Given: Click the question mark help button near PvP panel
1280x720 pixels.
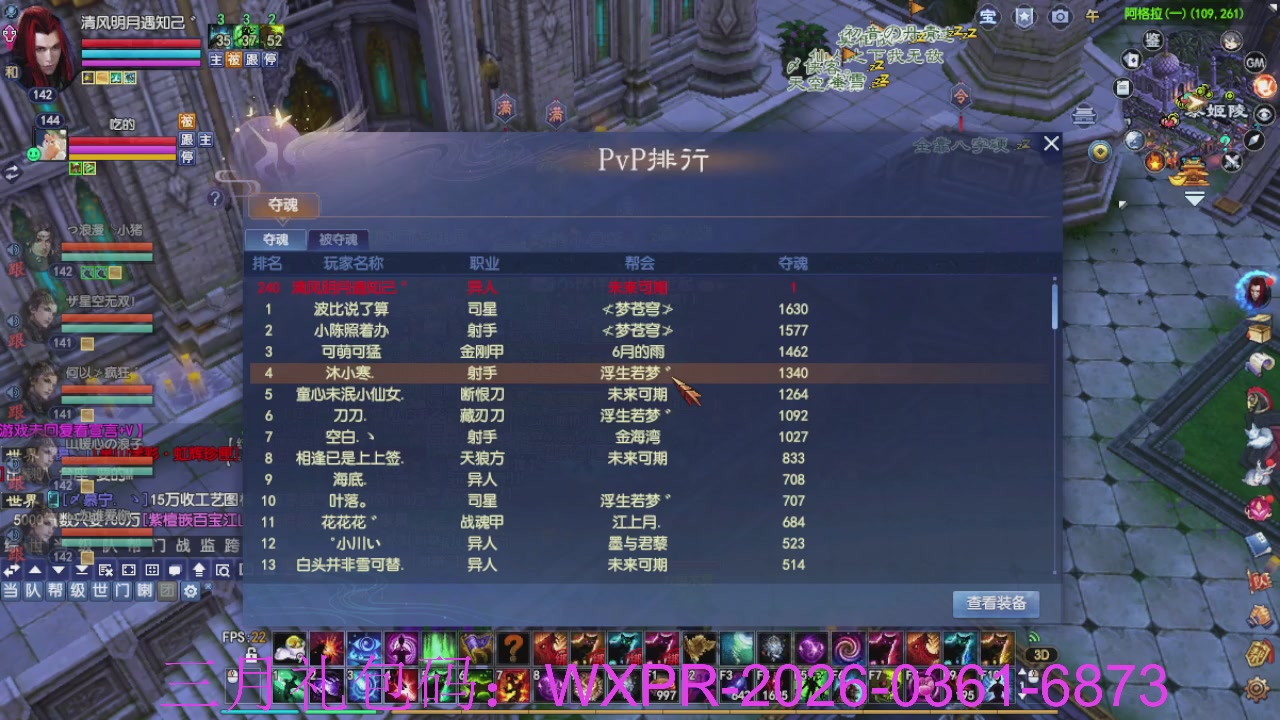Looking at the screenshot, I should pos(215,197).
